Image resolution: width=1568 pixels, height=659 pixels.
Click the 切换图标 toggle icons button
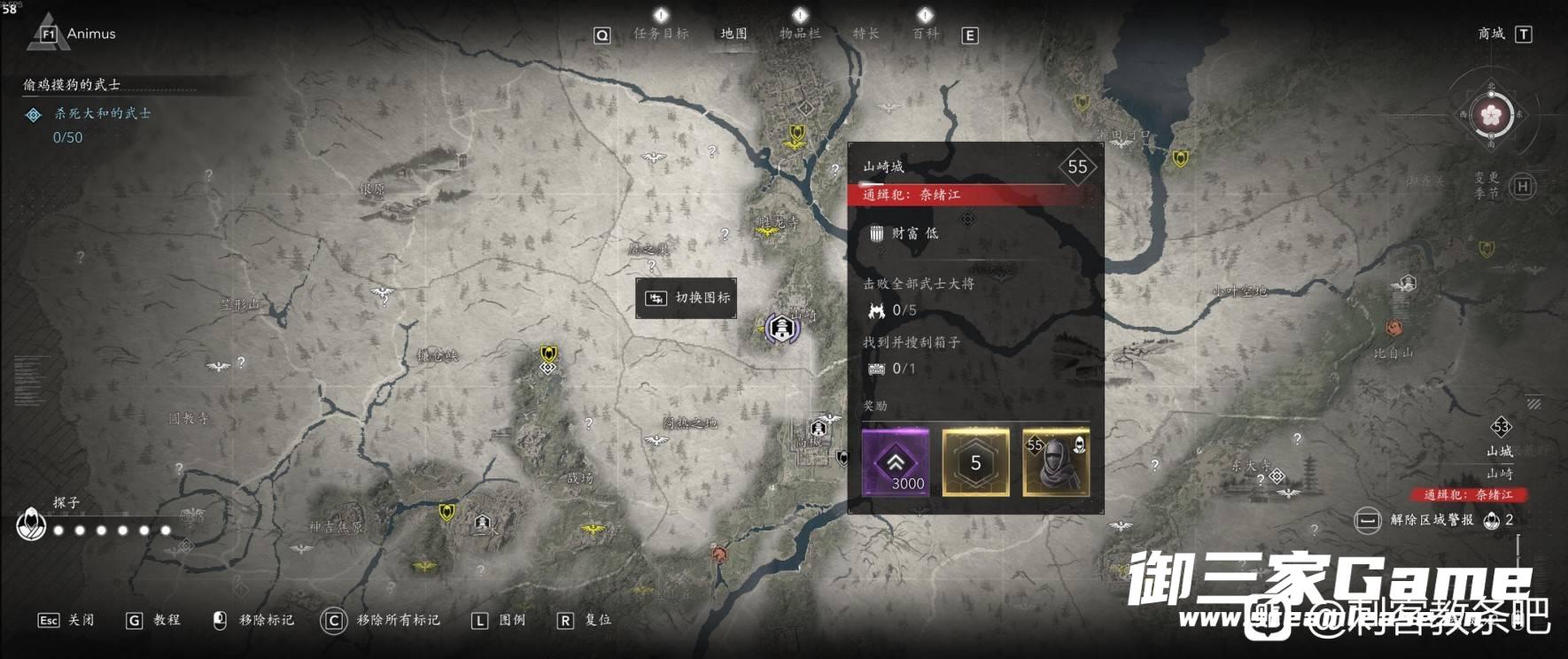686,298
